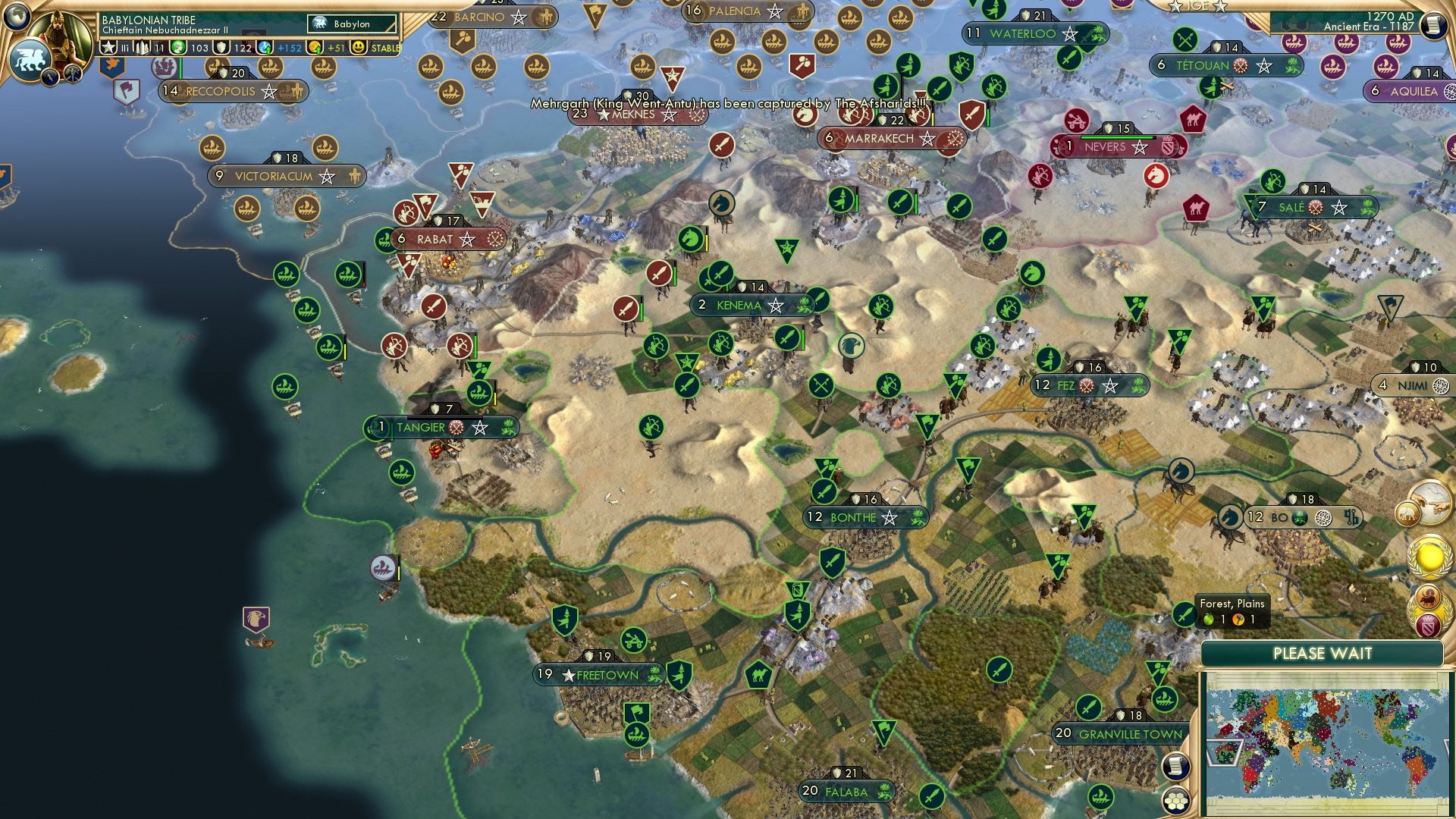Screen dimensions: 1456x819
Task: Click the PLEASE WAIT banner above the minimap
Action: tap(1323, 653)
